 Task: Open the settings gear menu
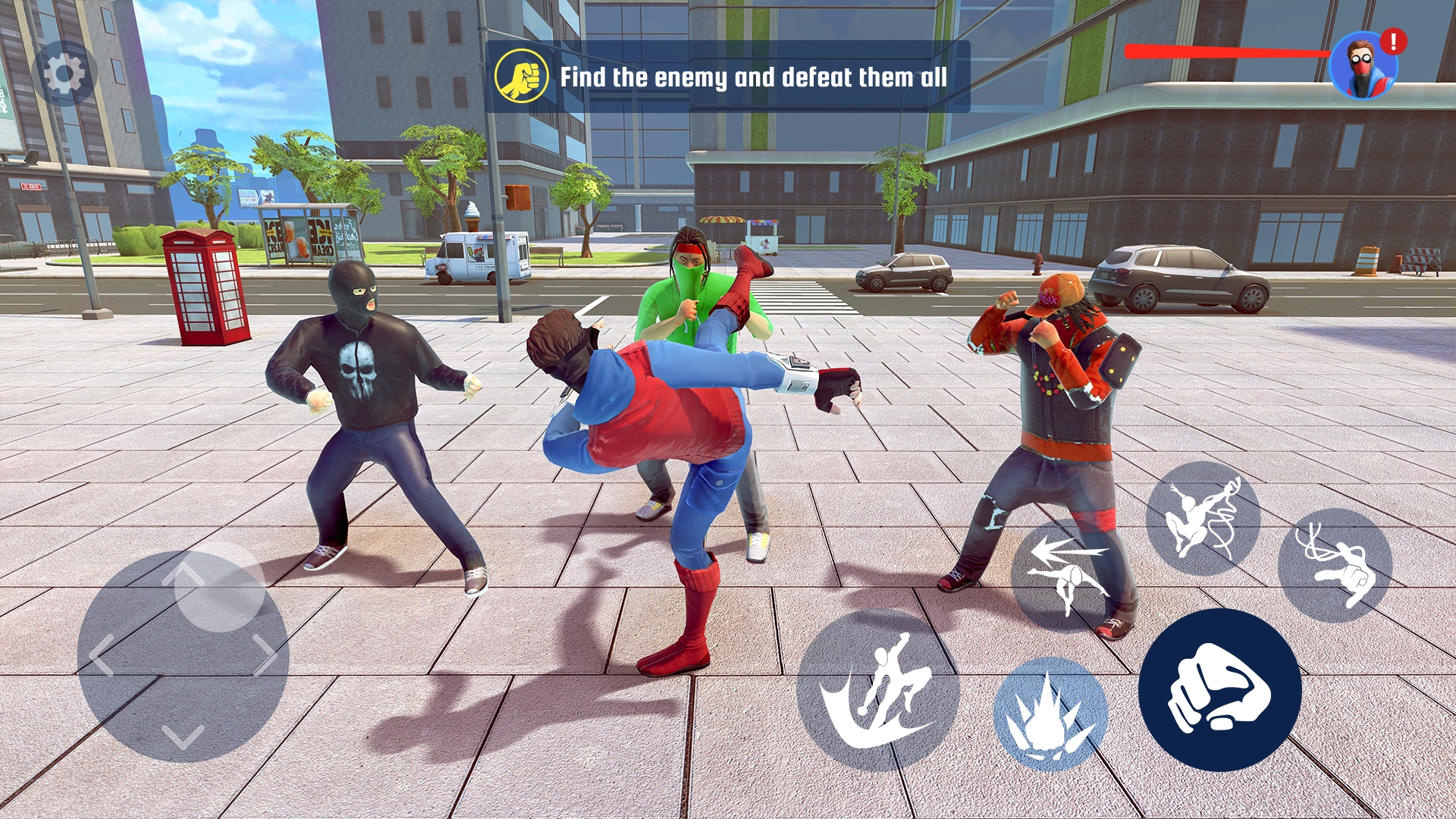coord(64,74)
